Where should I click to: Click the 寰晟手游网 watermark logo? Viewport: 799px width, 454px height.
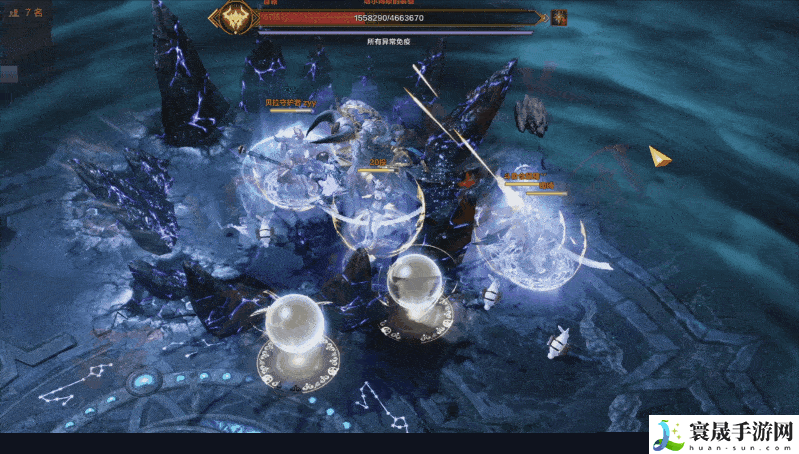point(722,436)
